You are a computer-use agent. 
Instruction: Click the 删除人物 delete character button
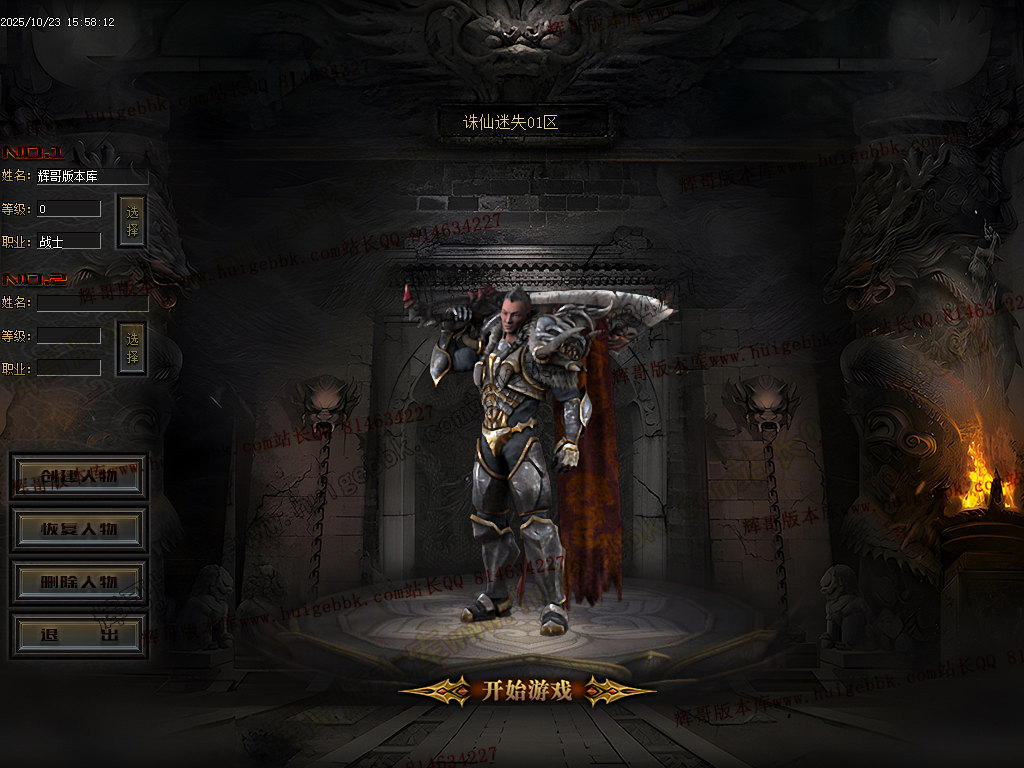[79, 582]
